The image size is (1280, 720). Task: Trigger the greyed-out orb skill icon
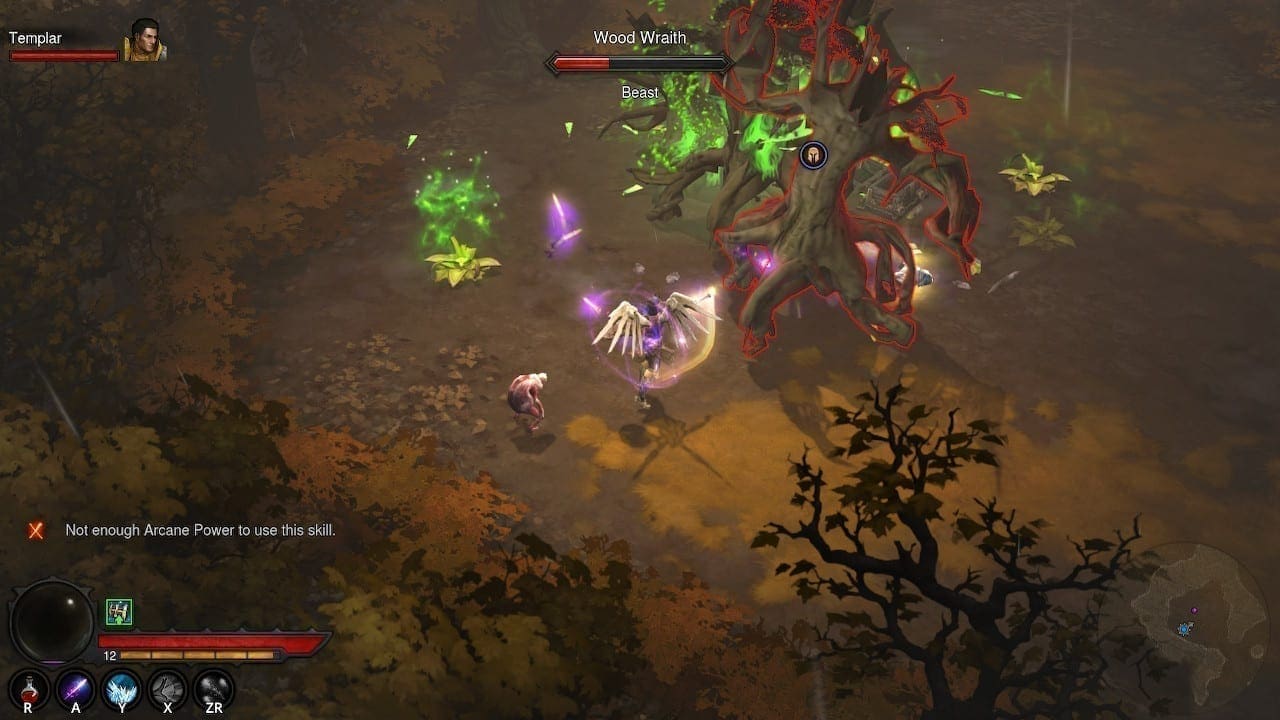(x=214, y=689)
